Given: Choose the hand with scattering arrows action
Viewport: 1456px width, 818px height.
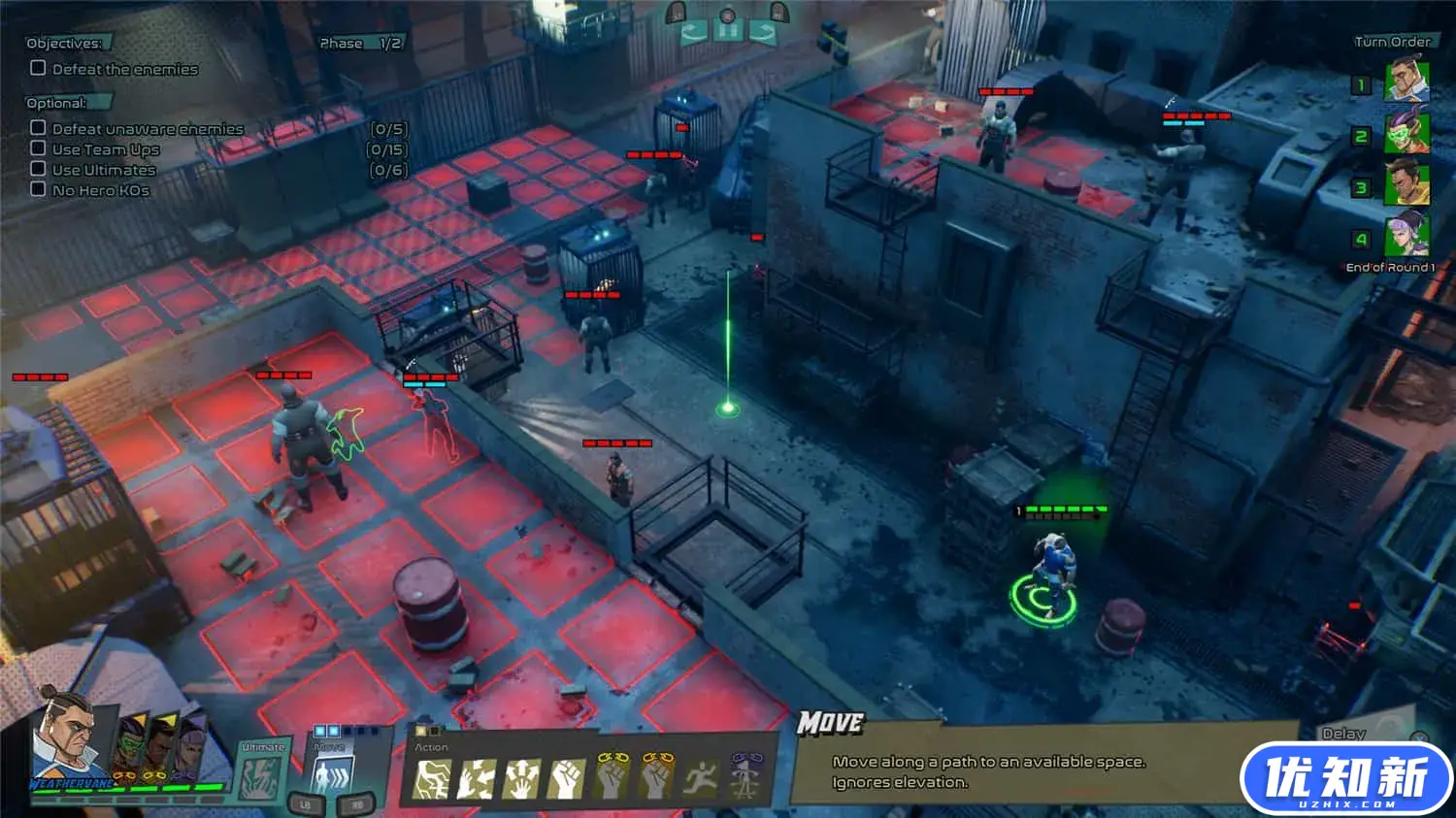Looking at the screenshot, I should coord(477,778).
